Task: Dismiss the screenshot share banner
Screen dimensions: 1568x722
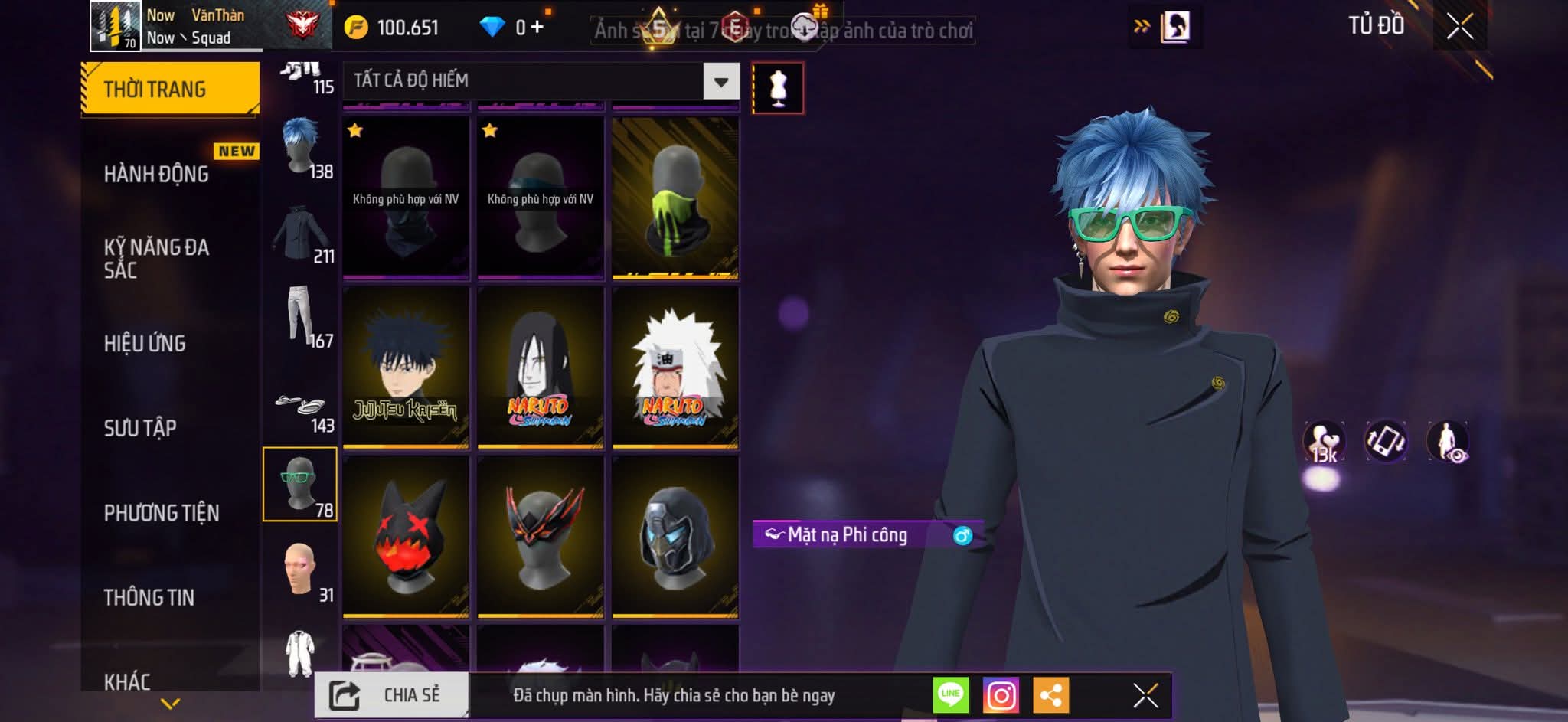Action: click(x=1145, y=696)
